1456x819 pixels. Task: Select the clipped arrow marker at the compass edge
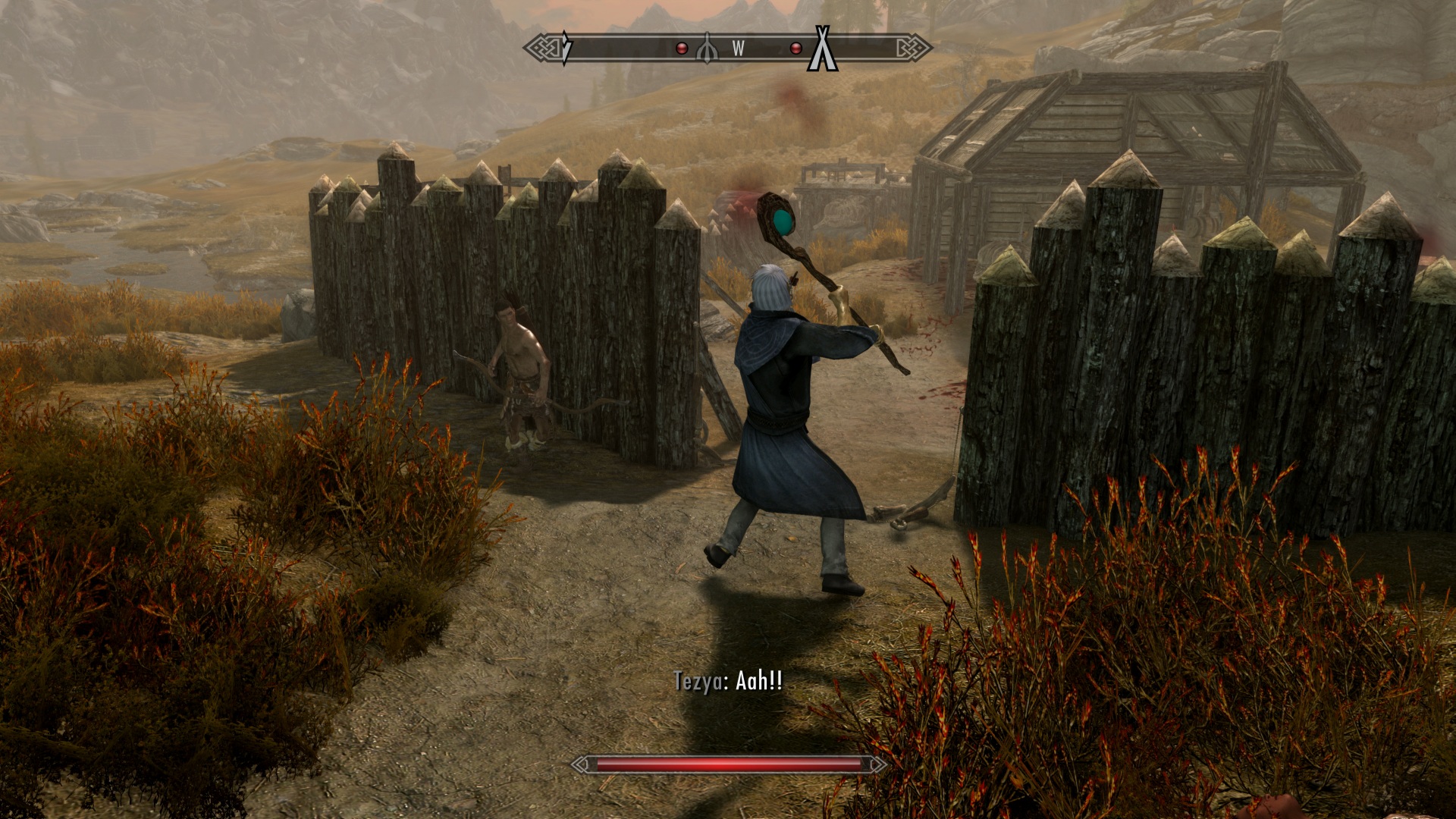pos(565,48)
